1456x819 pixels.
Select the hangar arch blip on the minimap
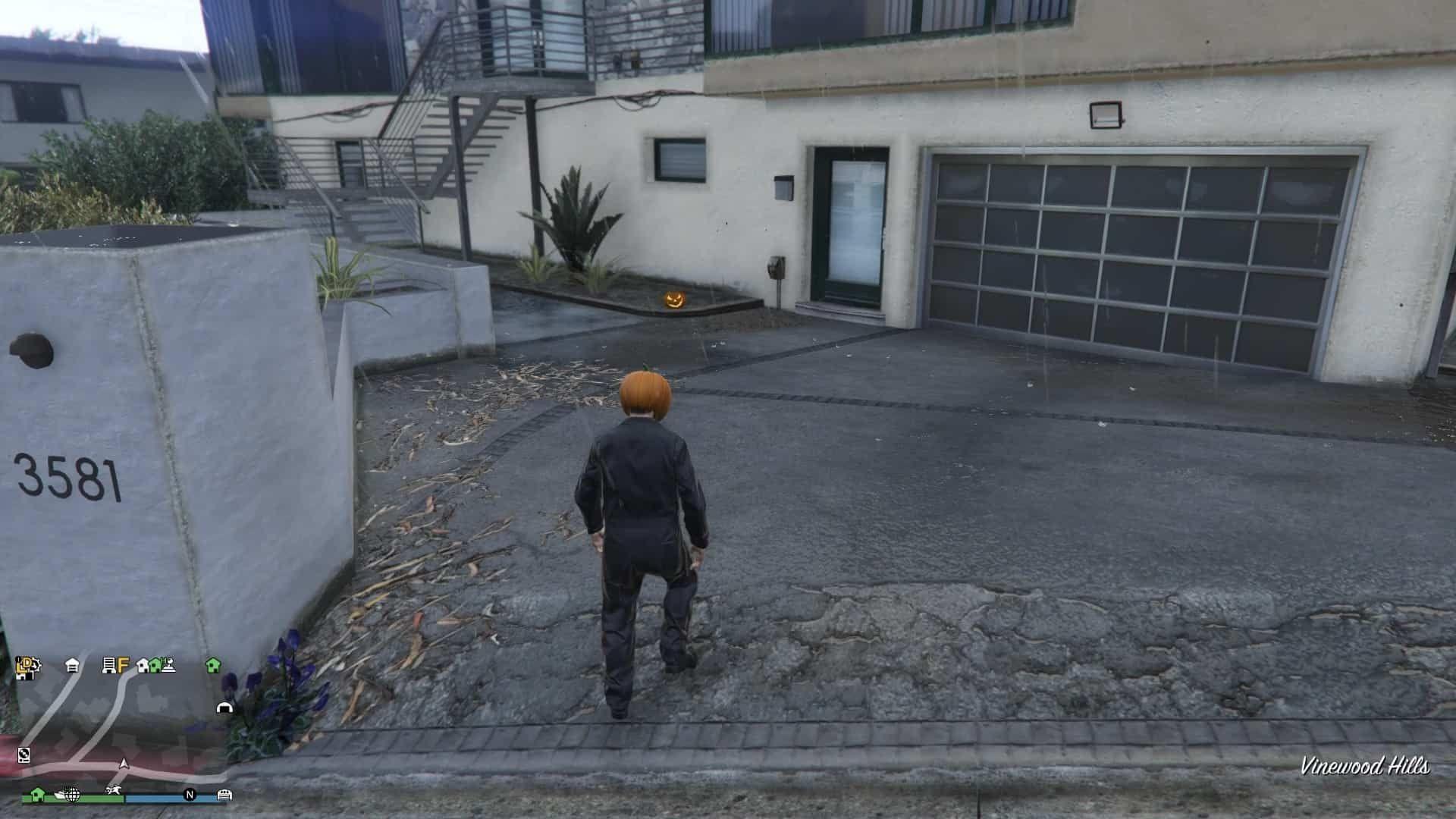click(224, 708)
